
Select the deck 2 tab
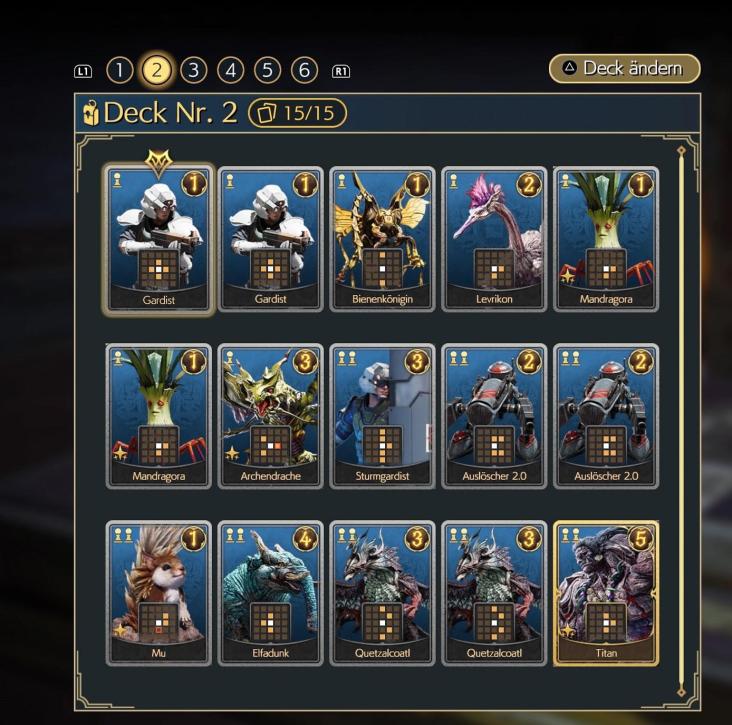pos(156,70)
